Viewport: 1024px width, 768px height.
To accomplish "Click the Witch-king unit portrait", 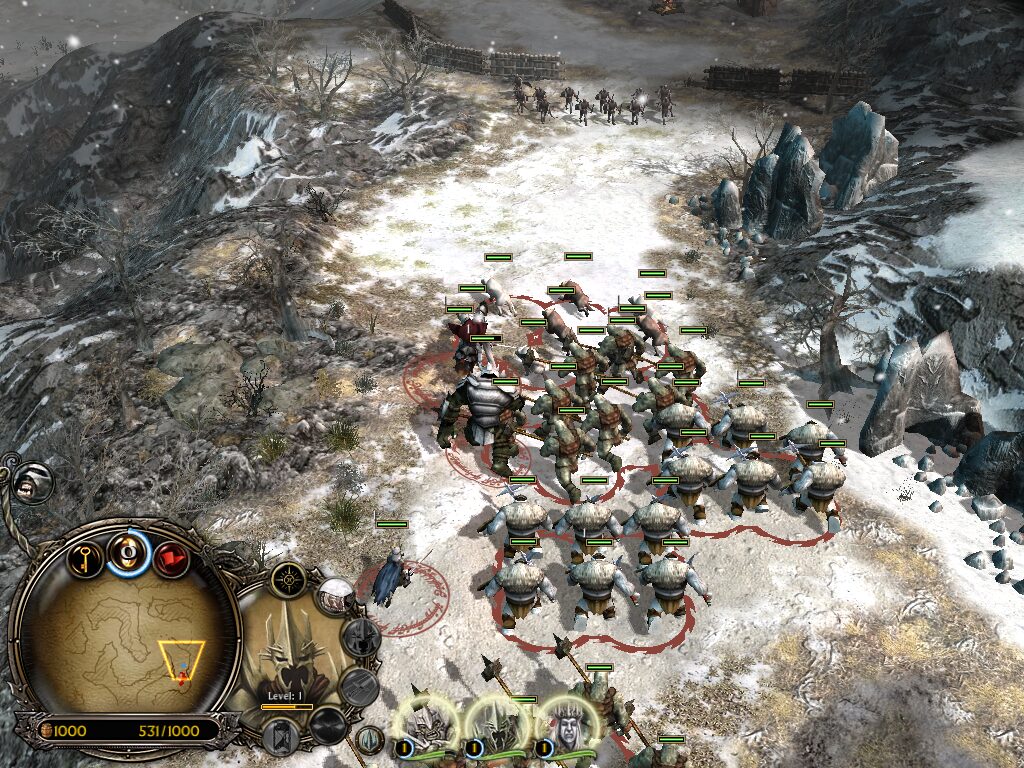I will (292, 650).
